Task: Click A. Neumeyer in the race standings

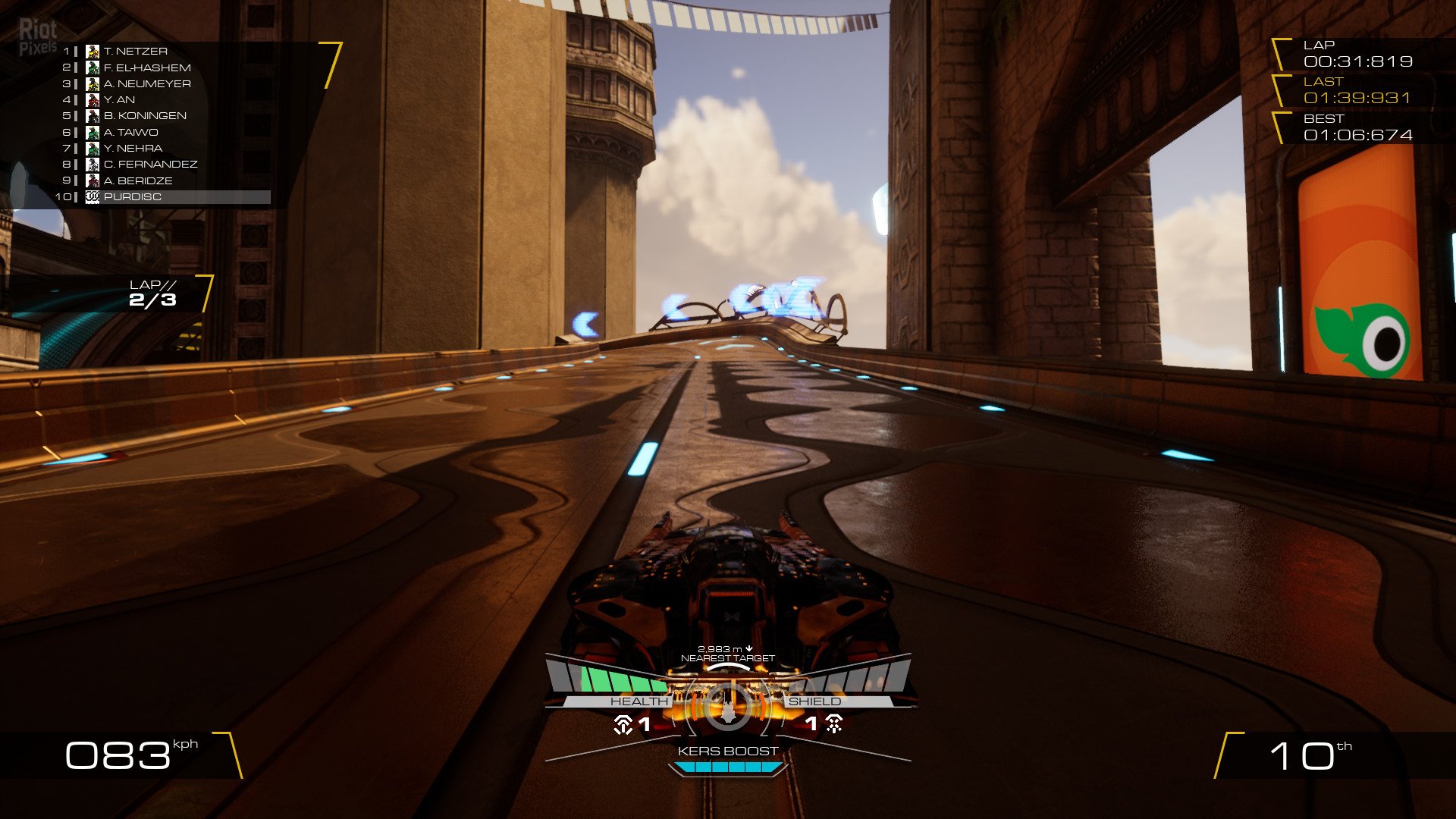Action: click(146, 84)
